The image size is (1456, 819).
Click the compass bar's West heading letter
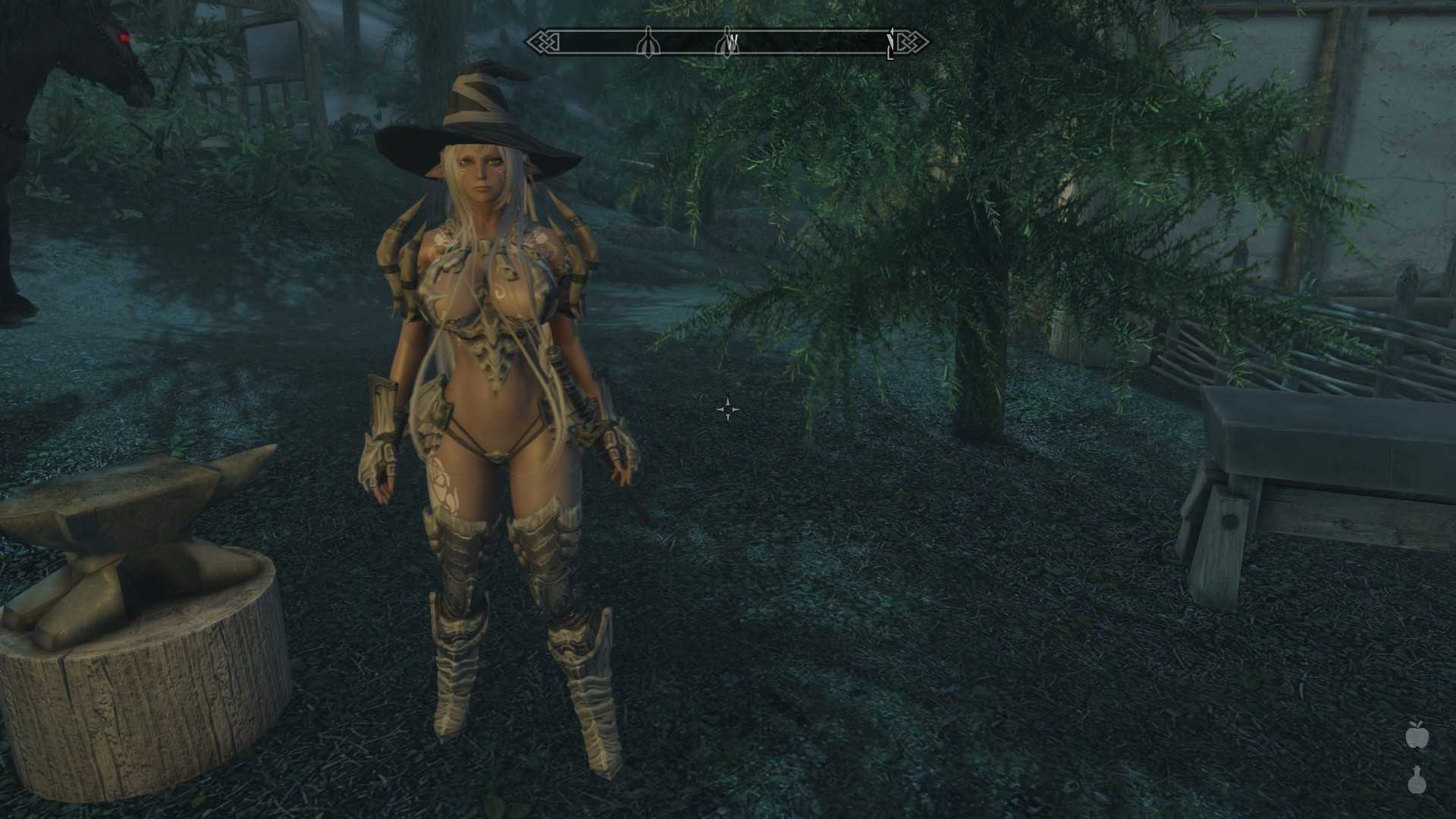click(x=732, y=45)
